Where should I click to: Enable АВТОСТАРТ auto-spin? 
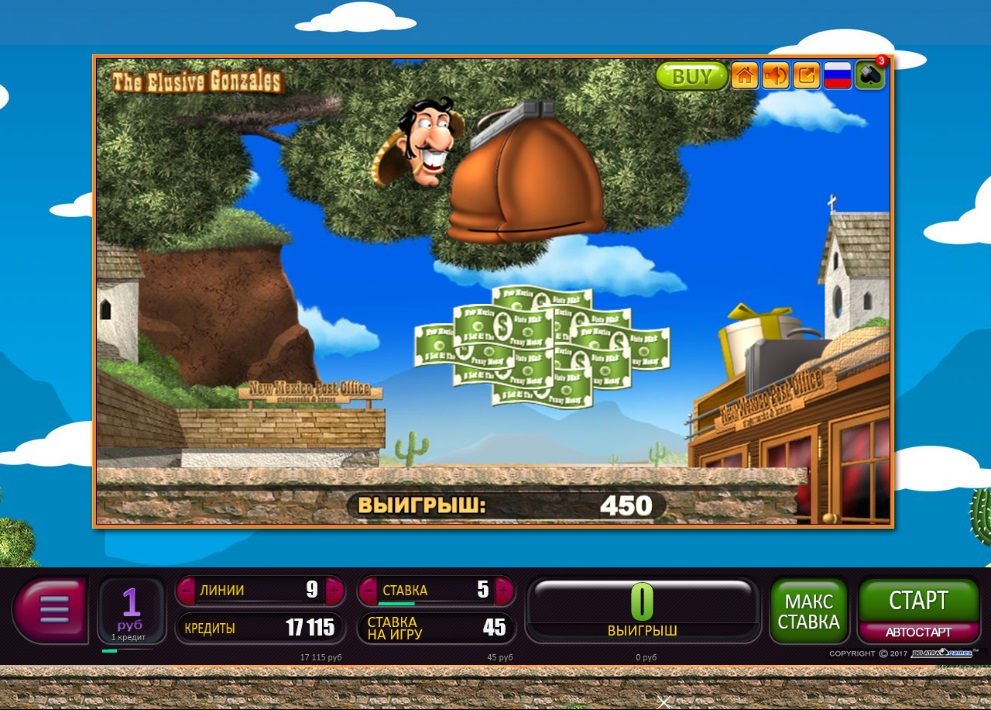tap(918, 632)
